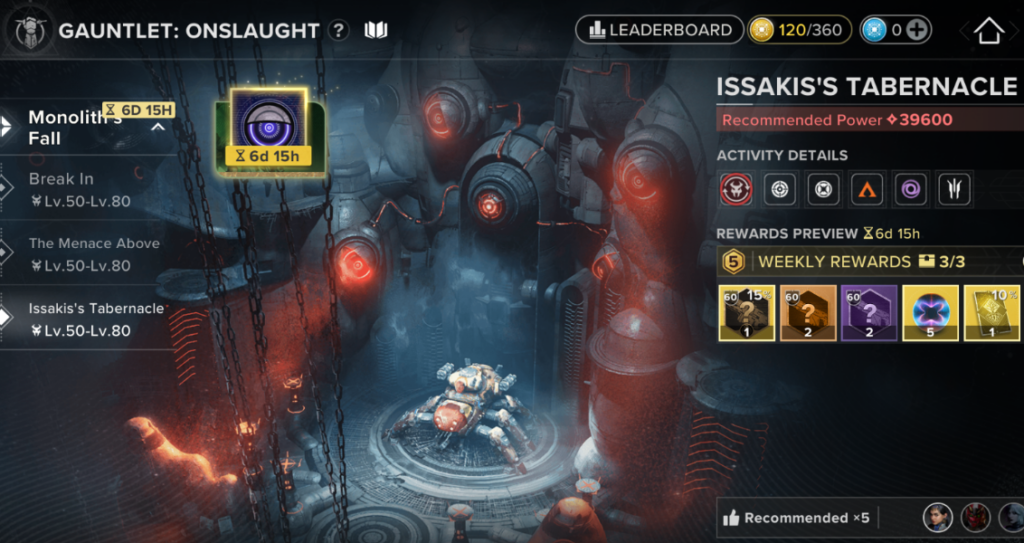The image size is (1024, 543).
Task: Return to the home screen
Action: click(988, 31)
